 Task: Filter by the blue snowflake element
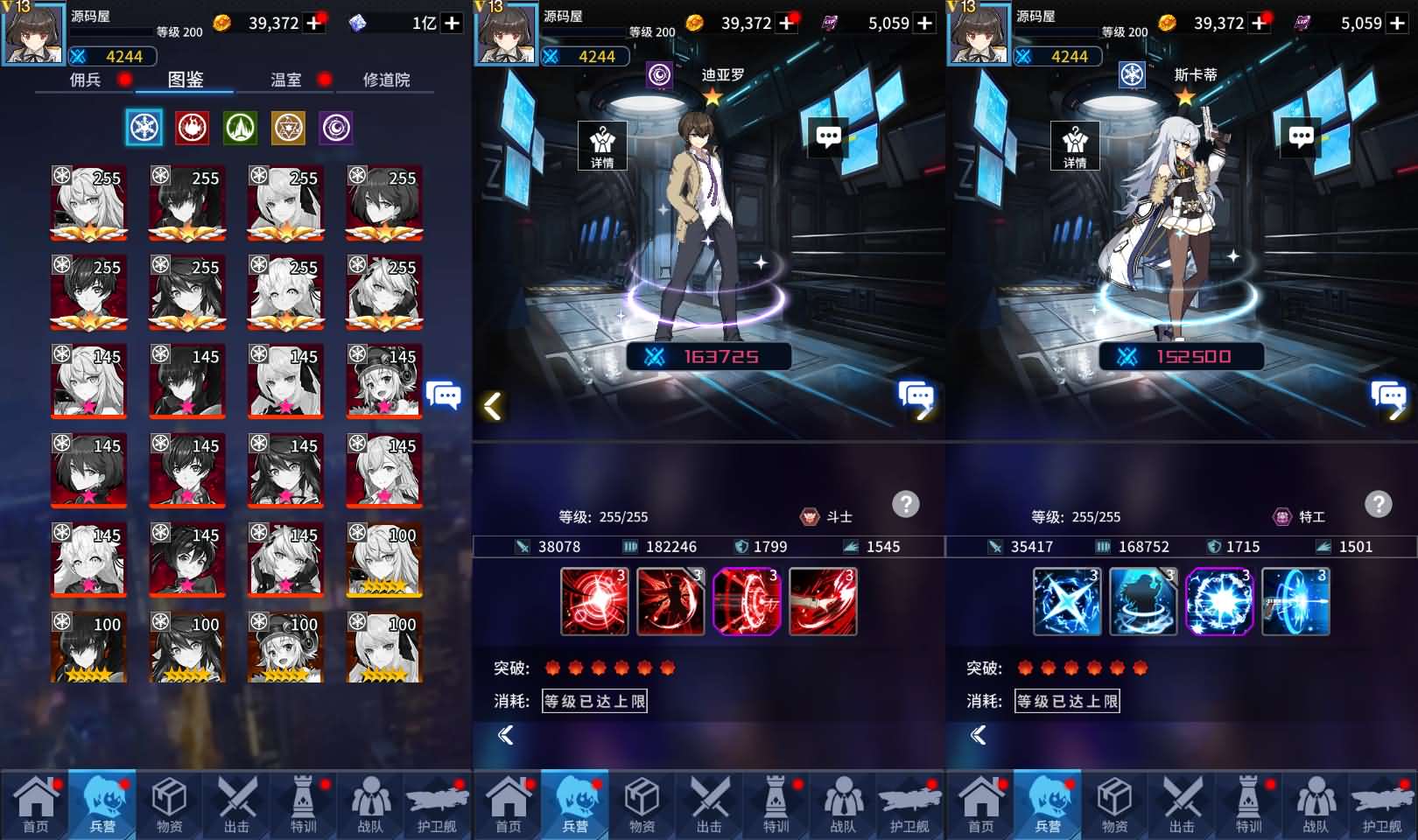144,128
